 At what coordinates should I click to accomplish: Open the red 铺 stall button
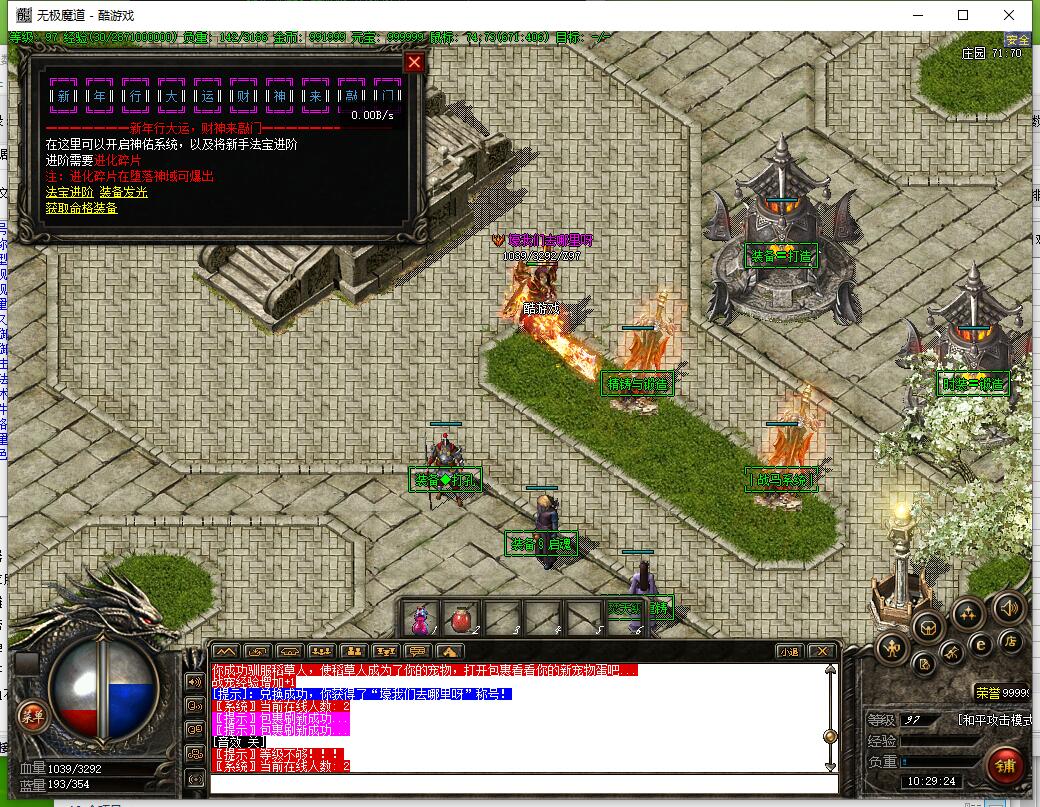tap(1006, 768)
